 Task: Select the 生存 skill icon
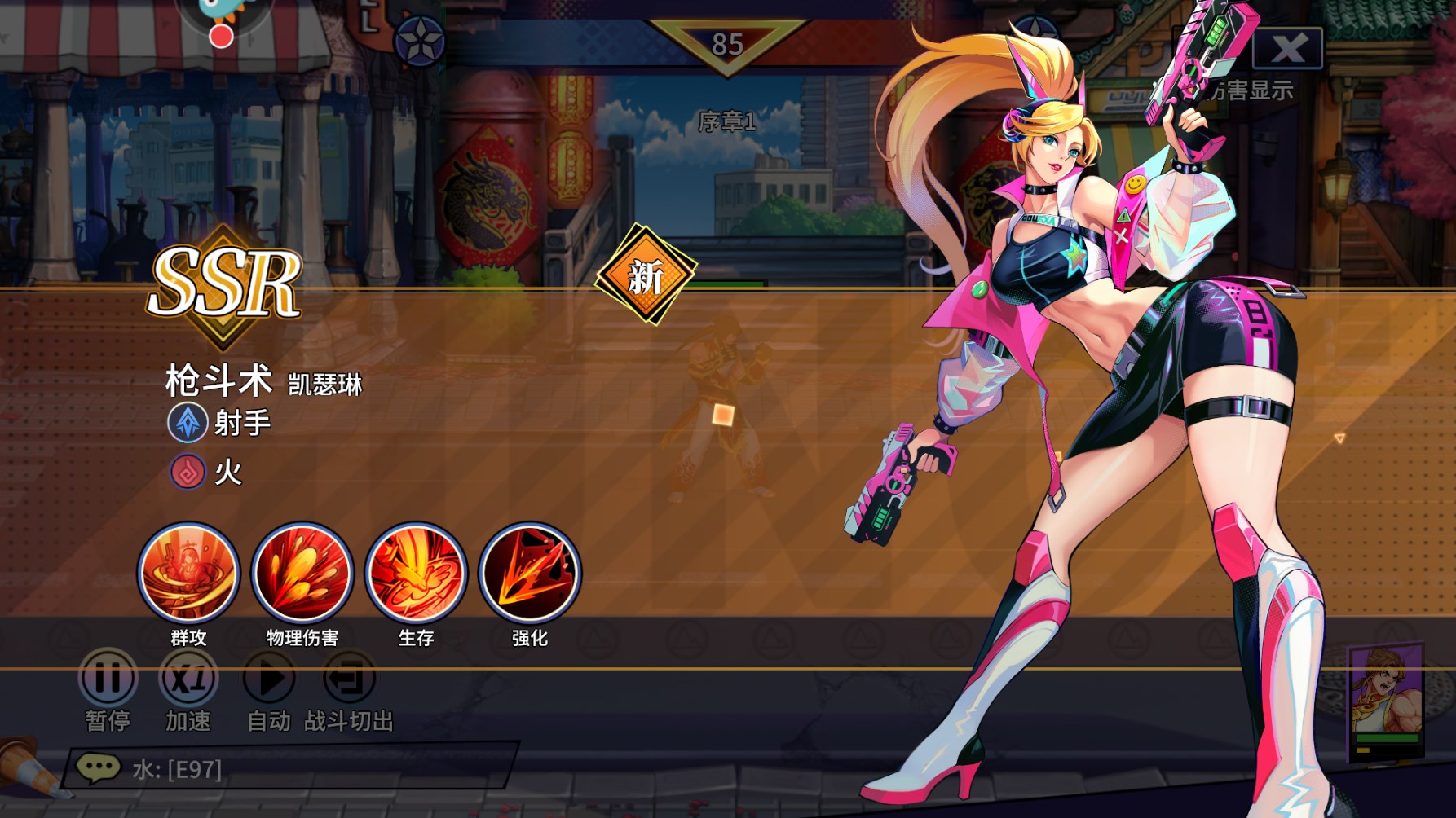pos(416,574)
